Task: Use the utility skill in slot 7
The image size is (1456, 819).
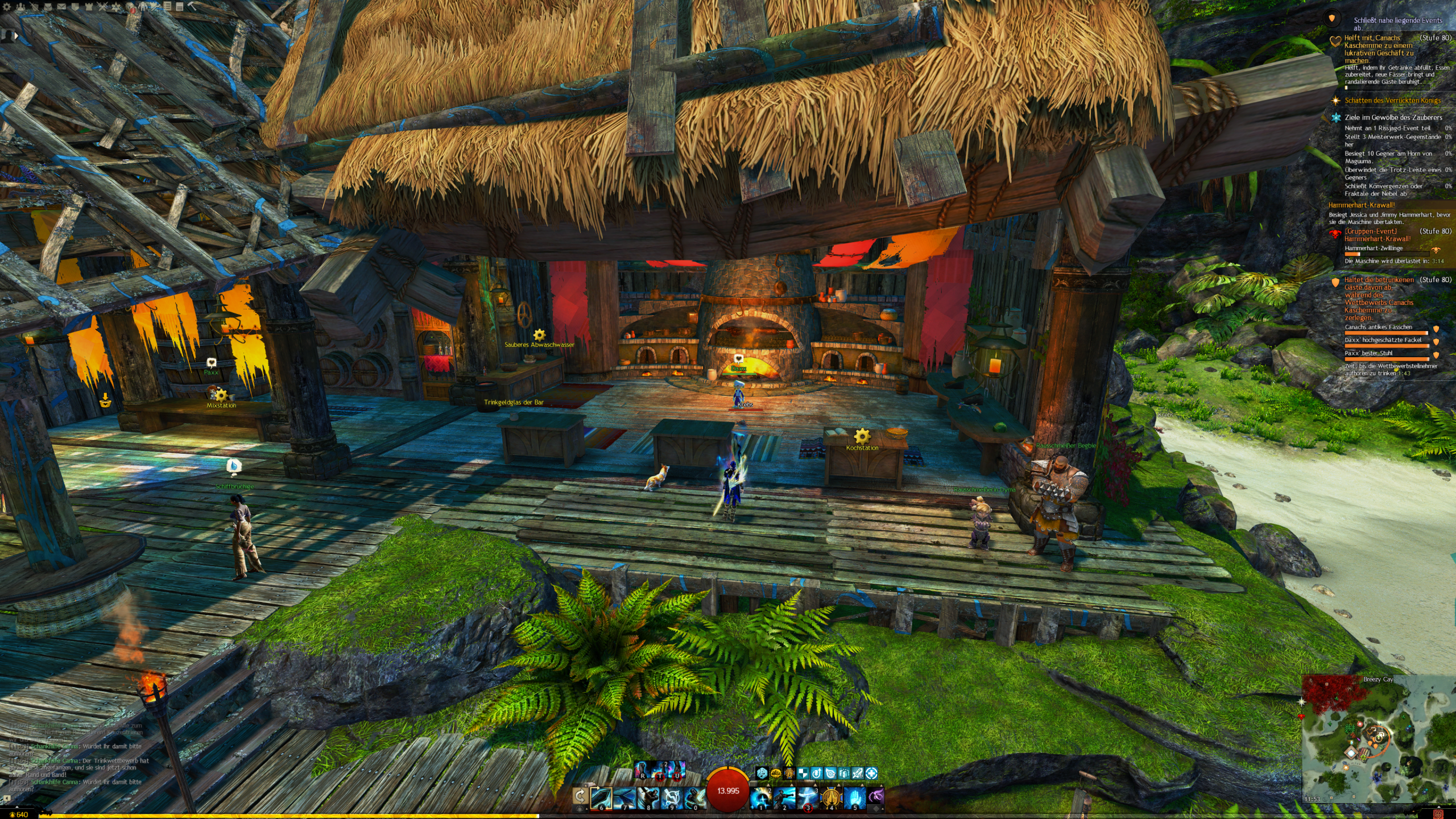Action: coord(624,798)
